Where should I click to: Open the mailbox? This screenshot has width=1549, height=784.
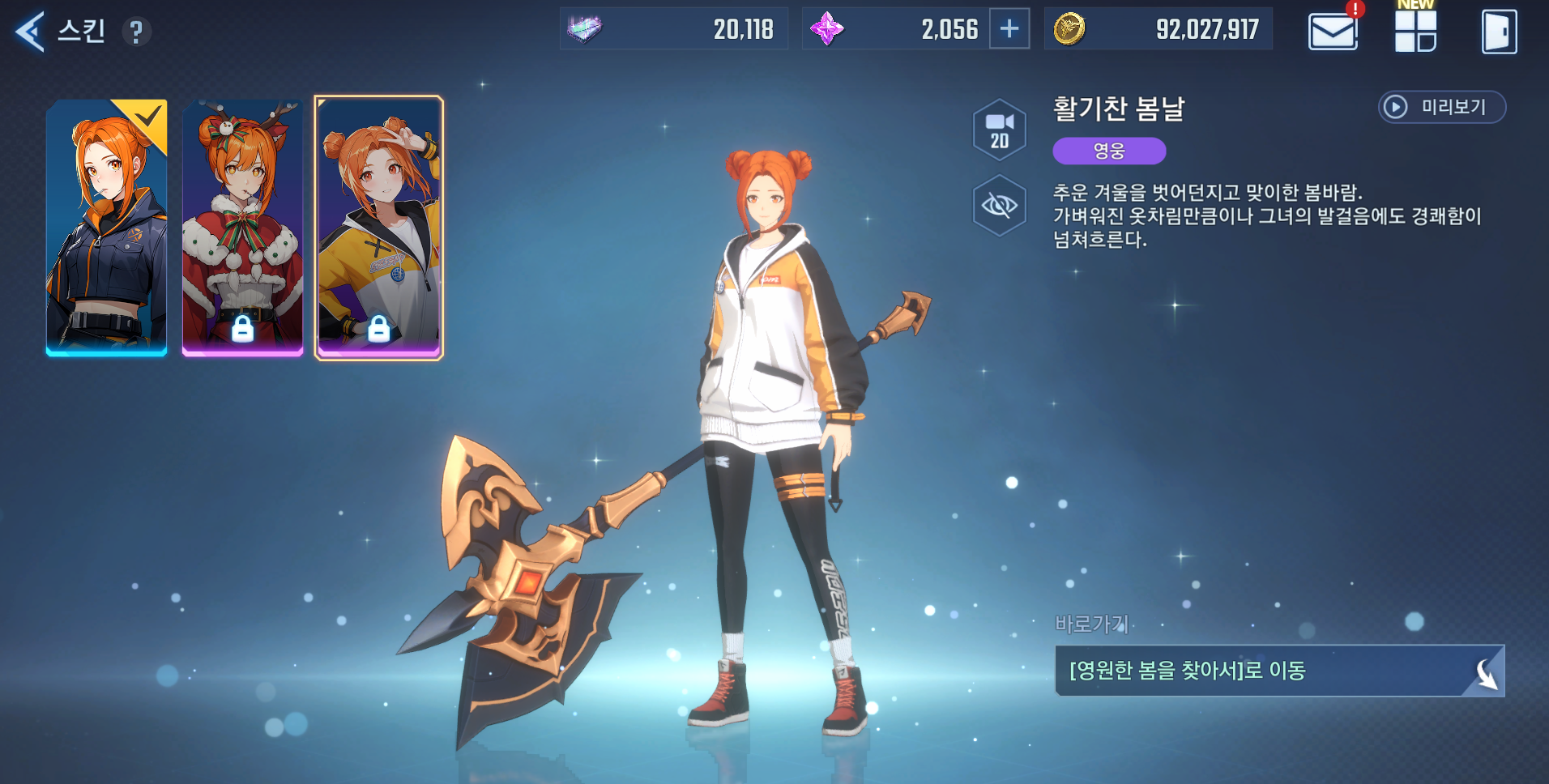point(1333,32)
